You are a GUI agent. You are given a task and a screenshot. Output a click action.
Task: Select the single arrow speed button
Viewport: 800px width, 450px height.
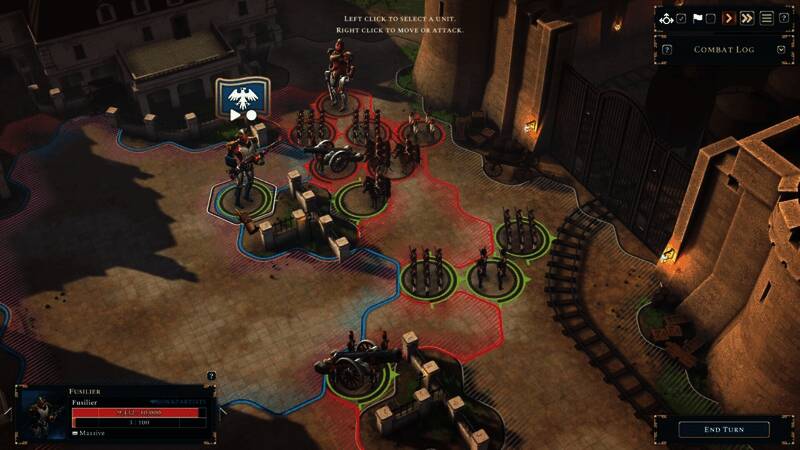[x=728, y=18]
